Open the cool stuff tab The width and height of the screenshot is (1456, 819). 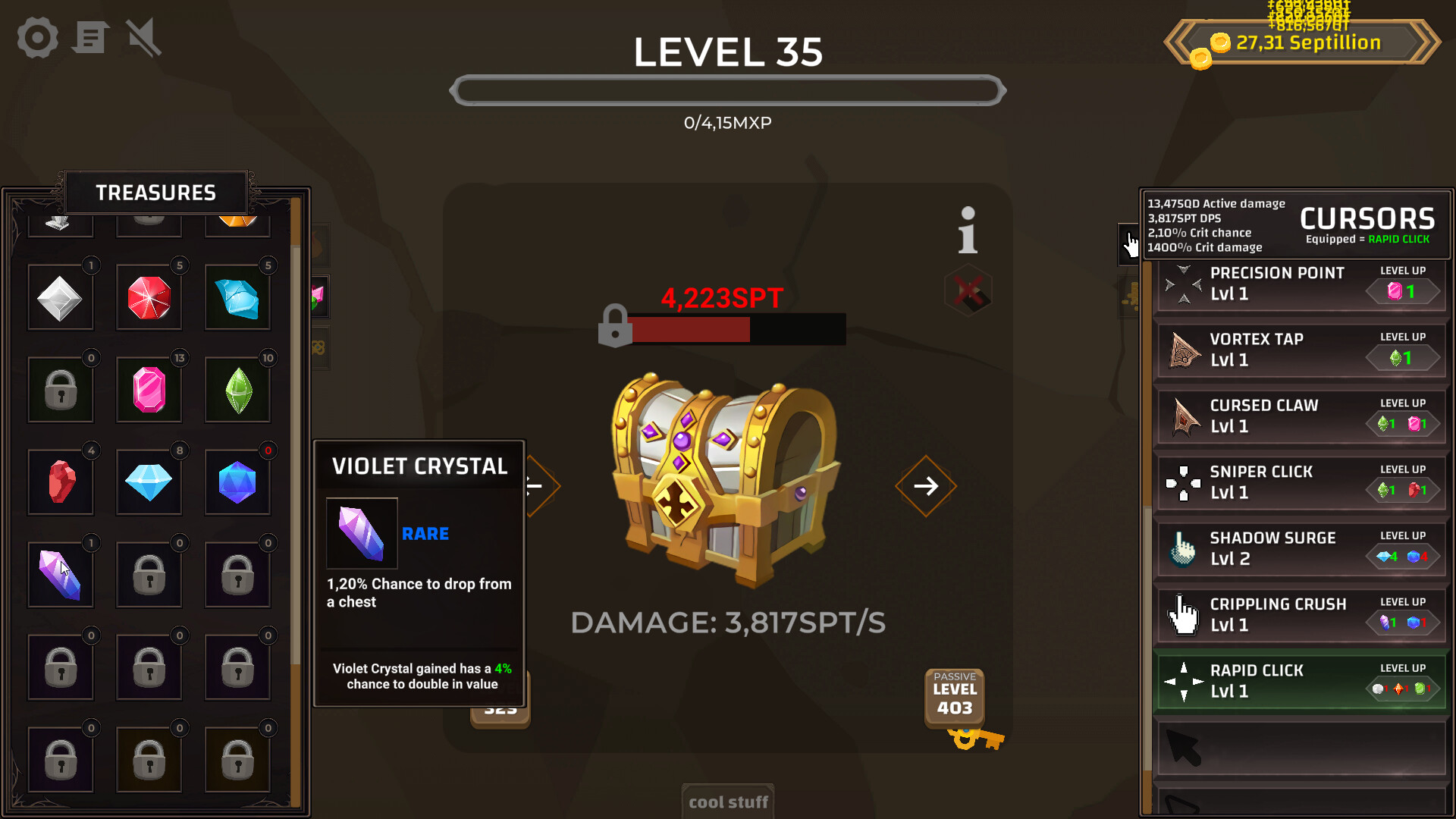(726, 801)
